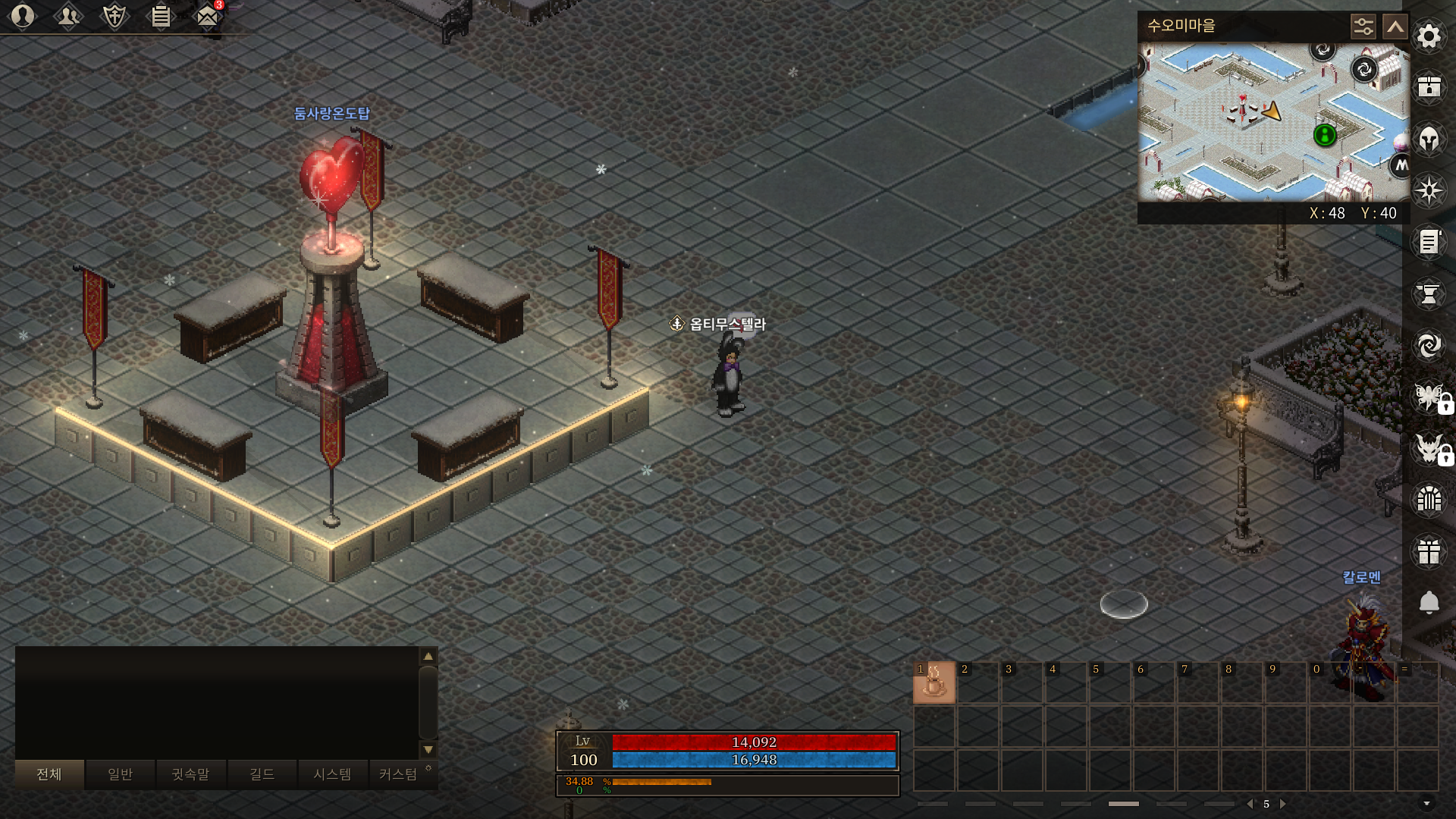1456x819 pixels.
Task: Switch to the 길드 guild chat tab
Action: 262,774
